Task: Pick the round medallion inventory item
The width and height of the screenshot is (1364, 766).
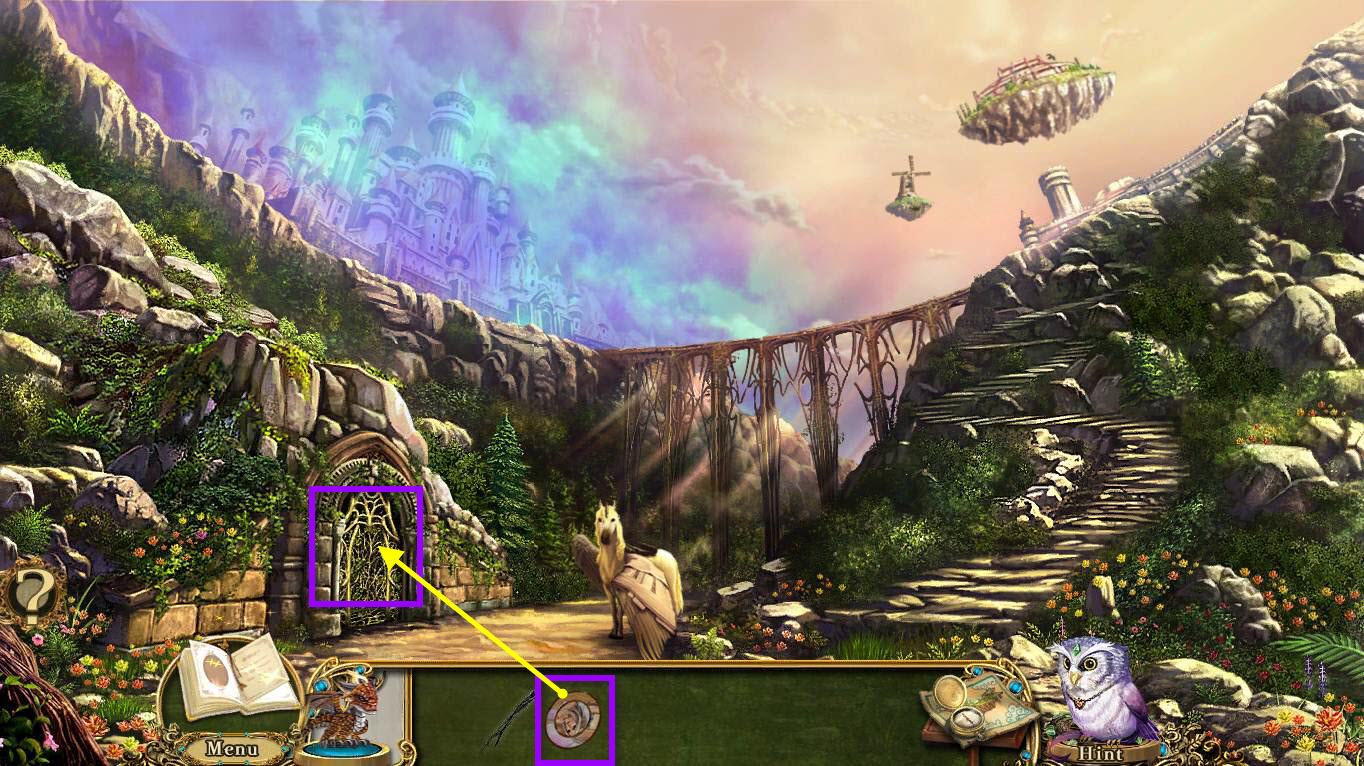Action: [x=574, y=718]
